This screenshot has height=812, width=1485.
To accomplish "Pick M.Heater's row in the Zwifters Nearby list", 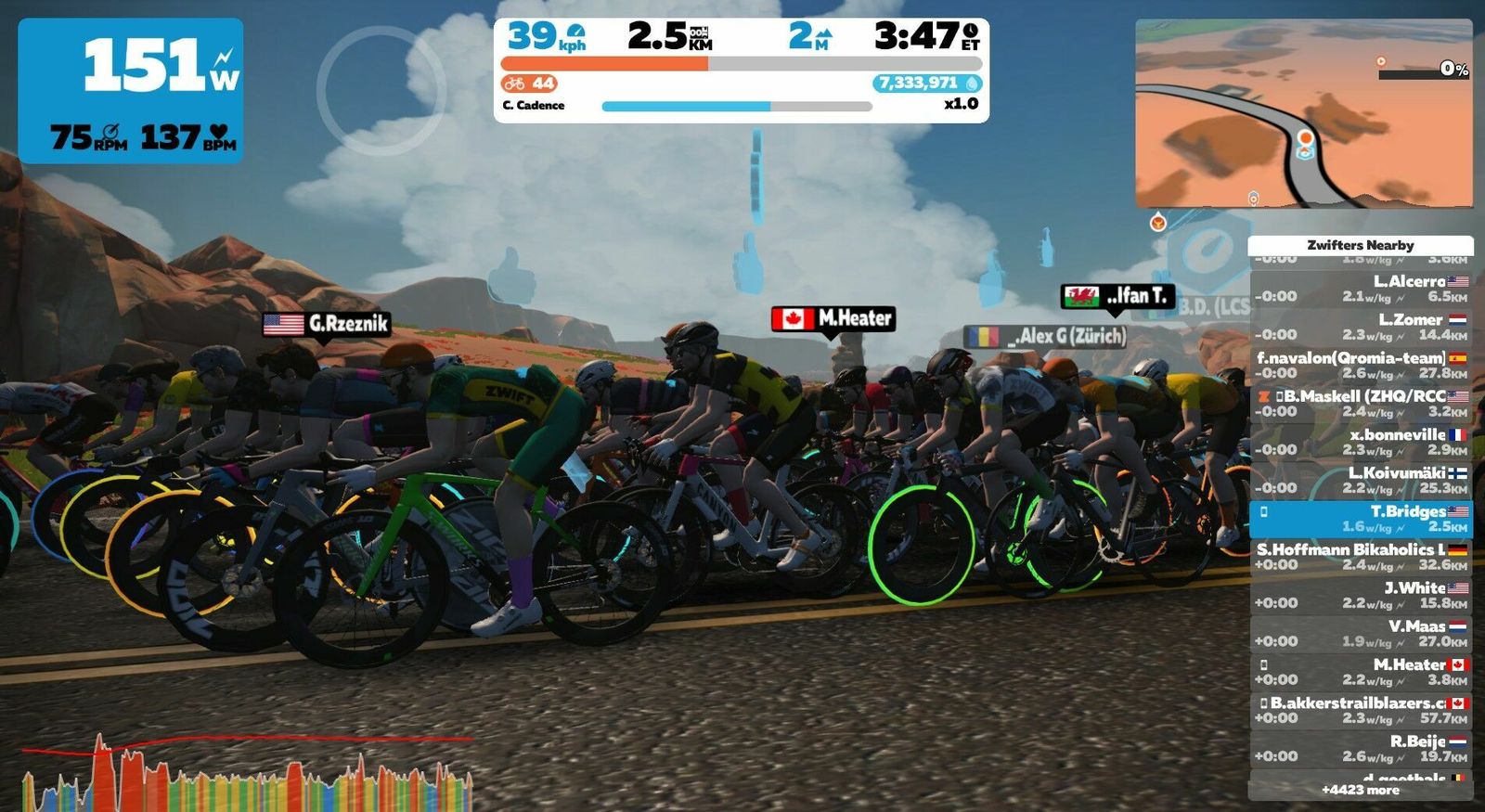I will tap(1361, 672).
